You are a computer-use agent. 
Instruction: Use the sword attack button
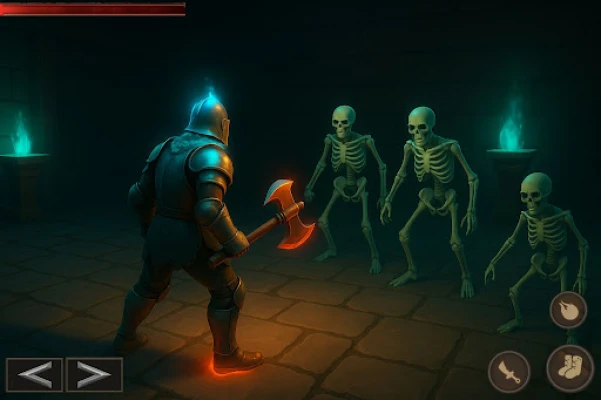(x=509, y=372)
